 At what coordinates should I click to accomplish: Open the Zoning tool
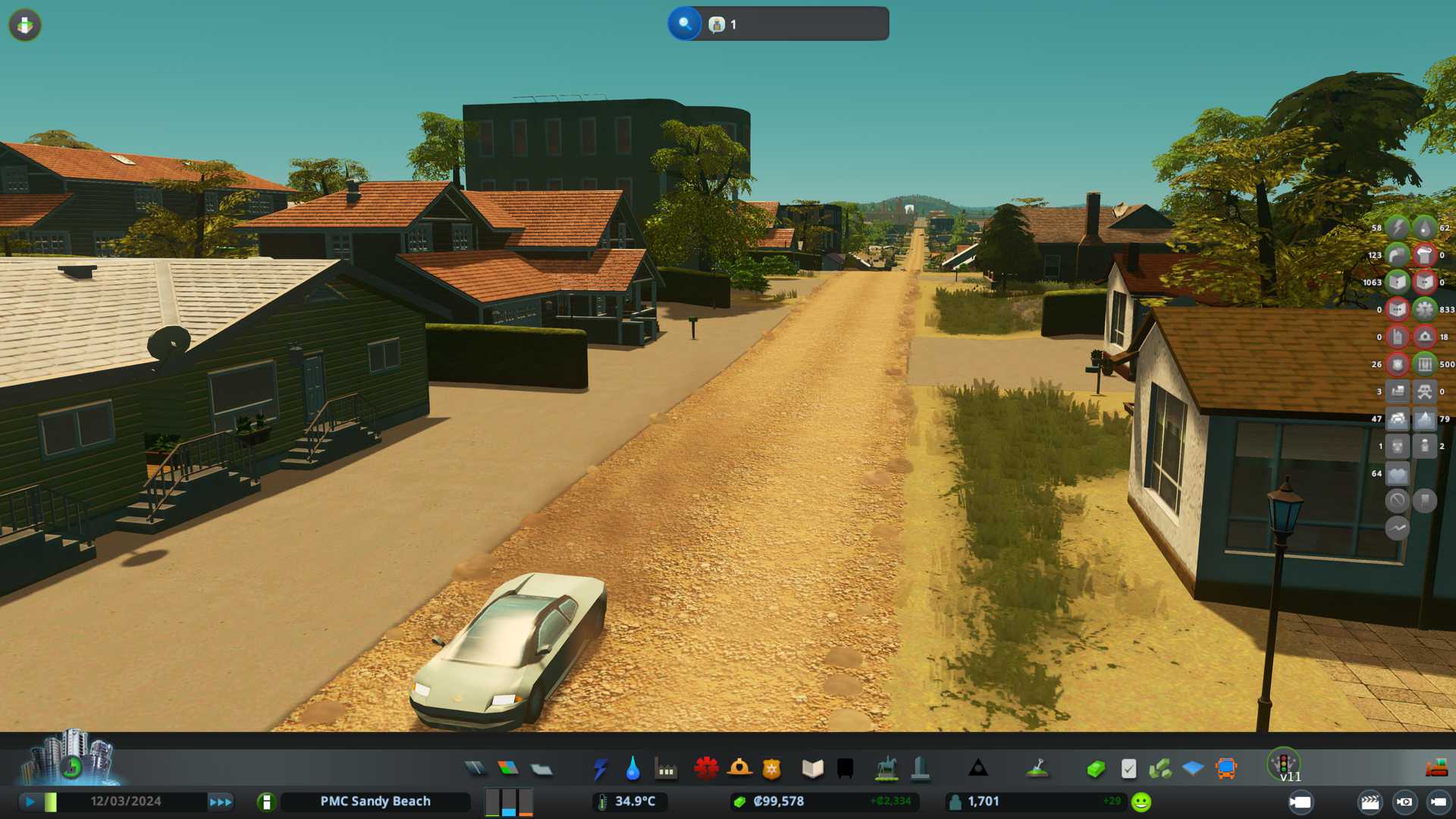(508, 769)
